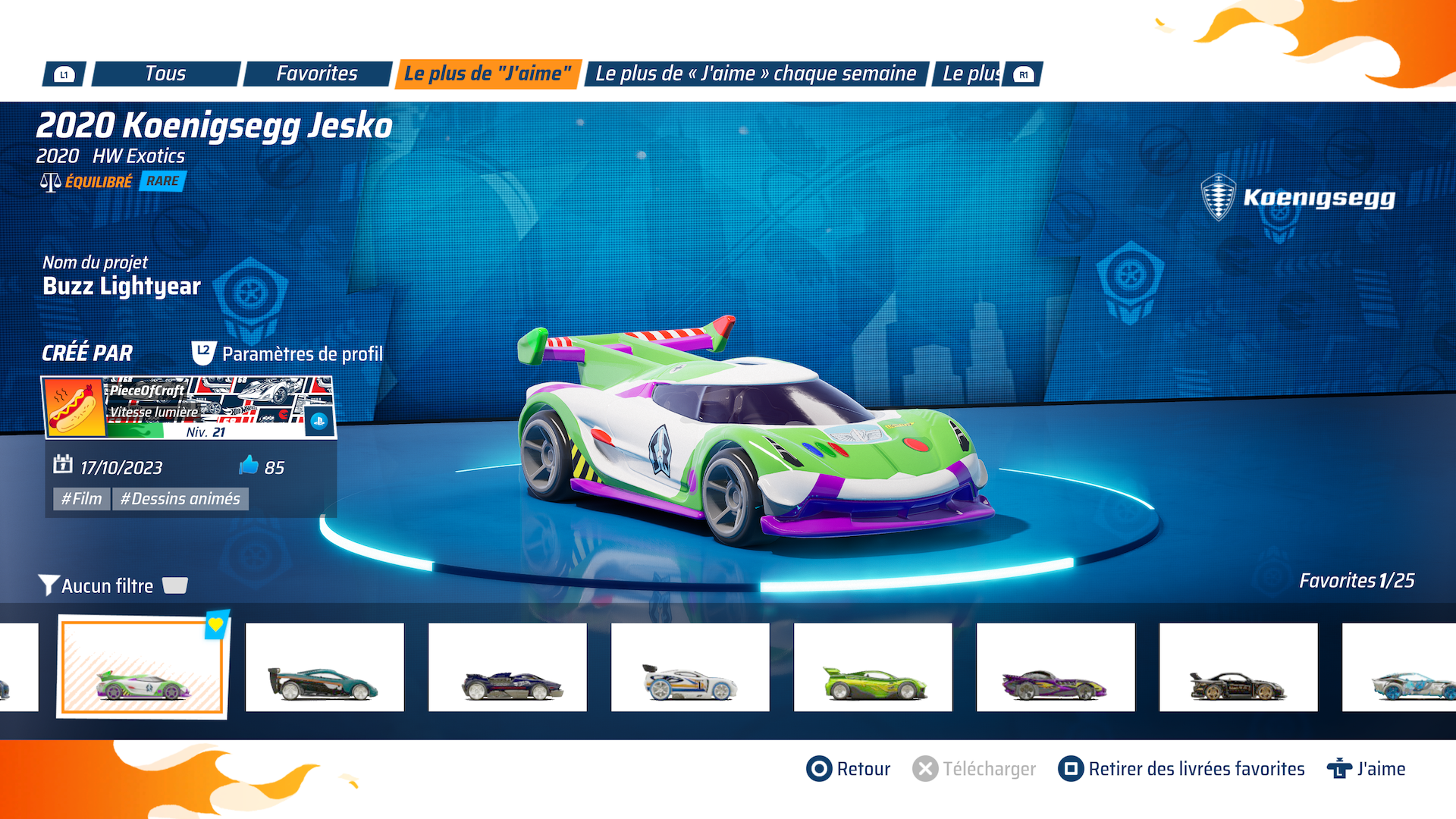Select the purple car livery thumbnail
Image resolution: width=1456 pixels, height=819 pixels.
point(1056,667)
